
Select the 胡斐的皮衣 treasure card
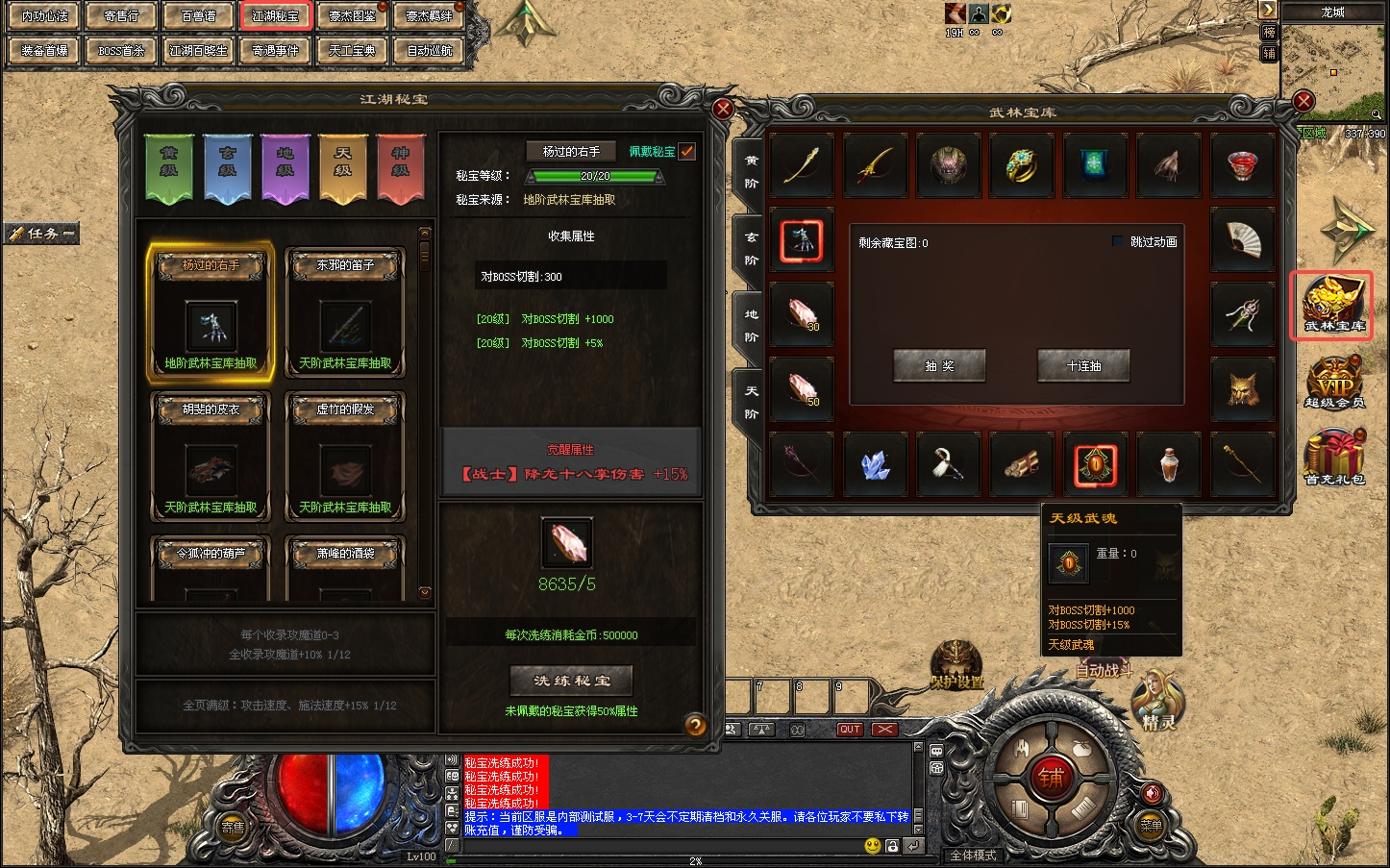coord(211,457)
